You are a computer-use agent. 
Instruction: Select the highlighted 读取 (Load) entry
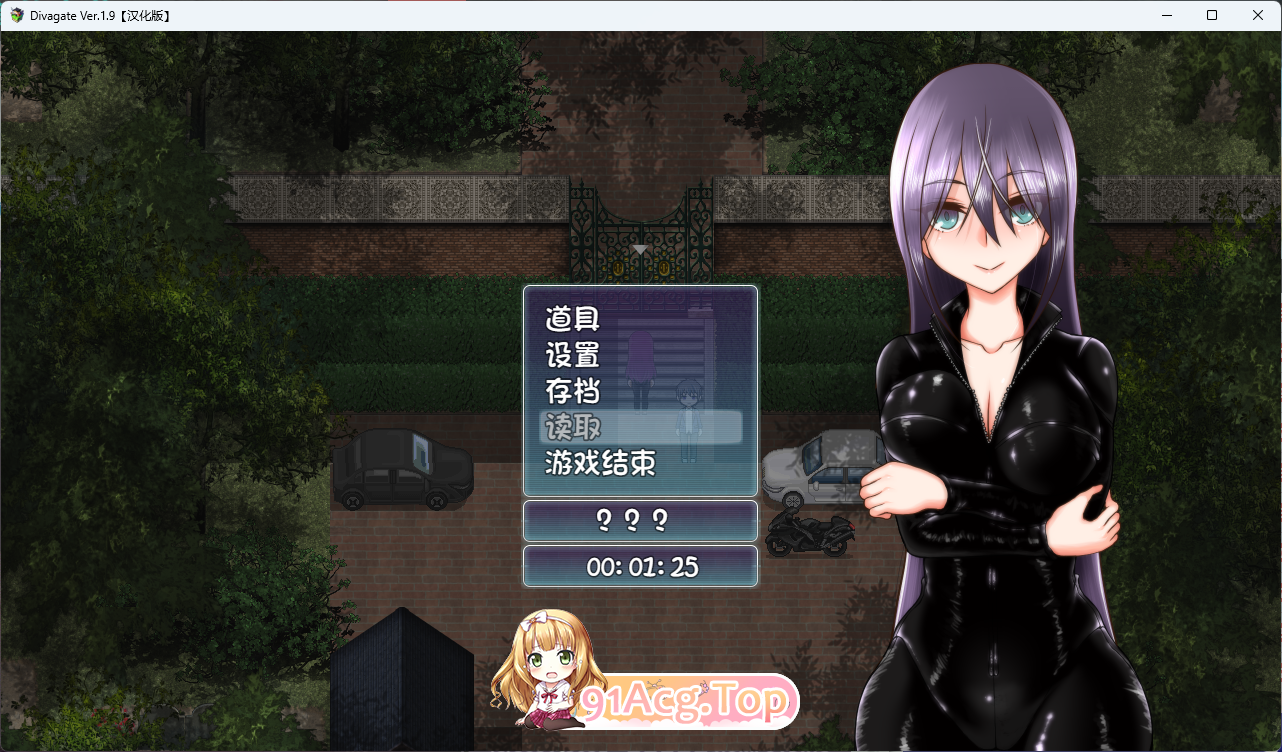coord(573,427)
